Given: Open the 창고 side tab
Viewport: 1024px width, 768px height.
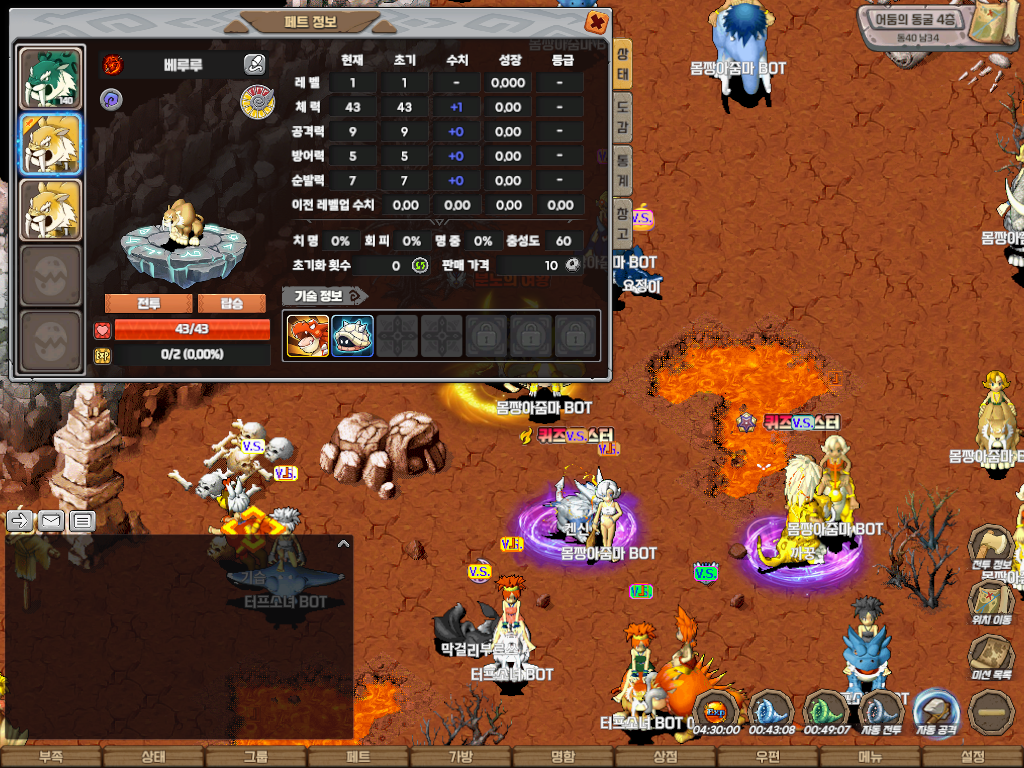Looking at the screenshot, I should pyautogui.click(x=622, y=224).
